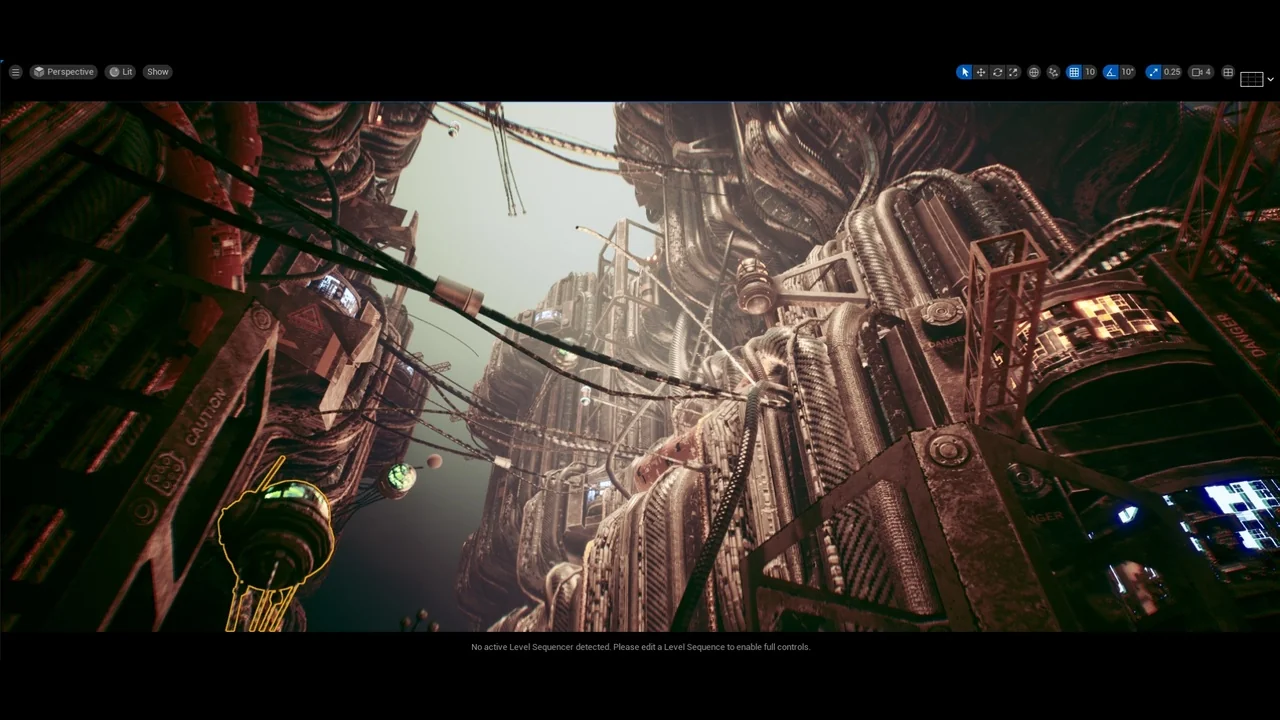Toggle grid snapping on or off
This screenshot has height=720, width=1280.
click(1074, 71)
